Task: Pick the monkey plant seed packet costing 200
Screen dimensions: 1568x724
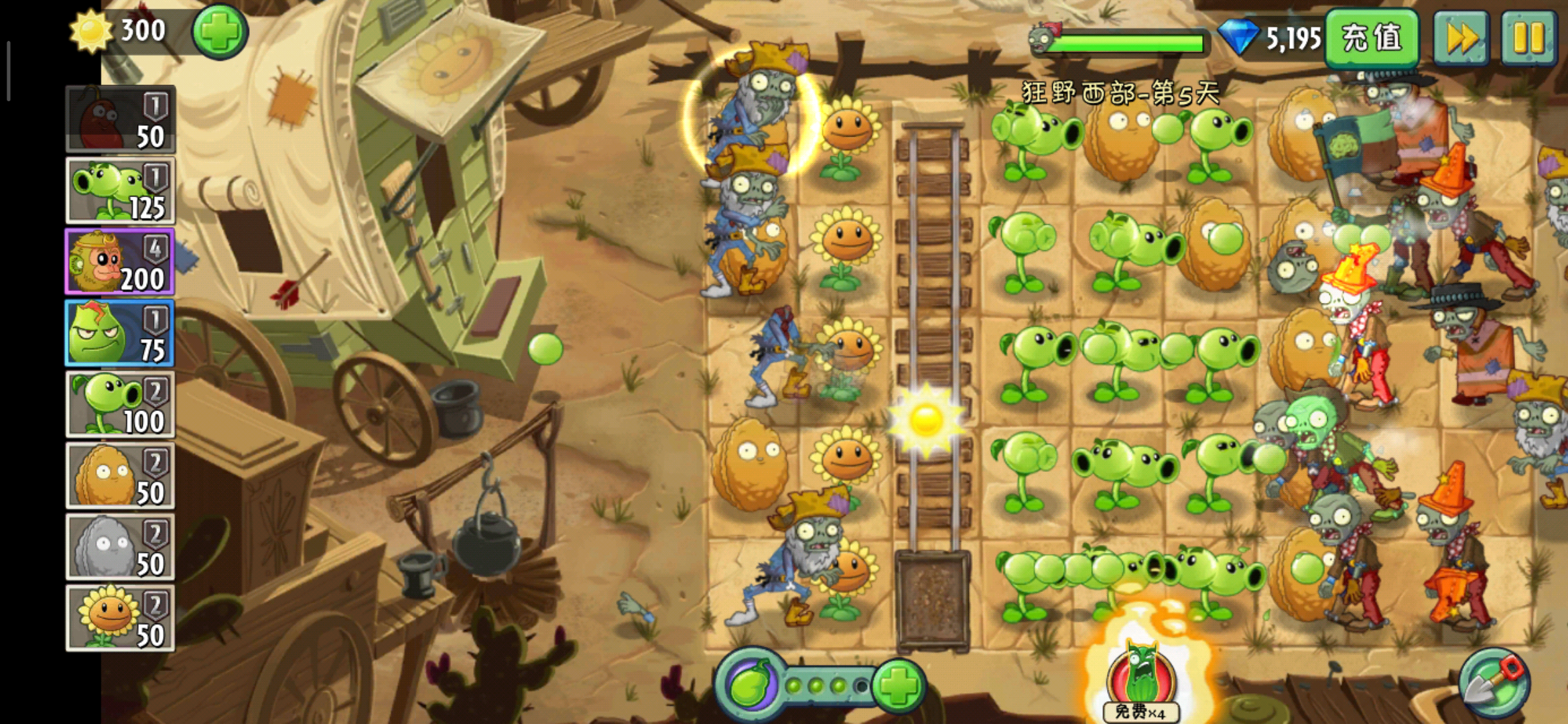Action: click(120, 261)
